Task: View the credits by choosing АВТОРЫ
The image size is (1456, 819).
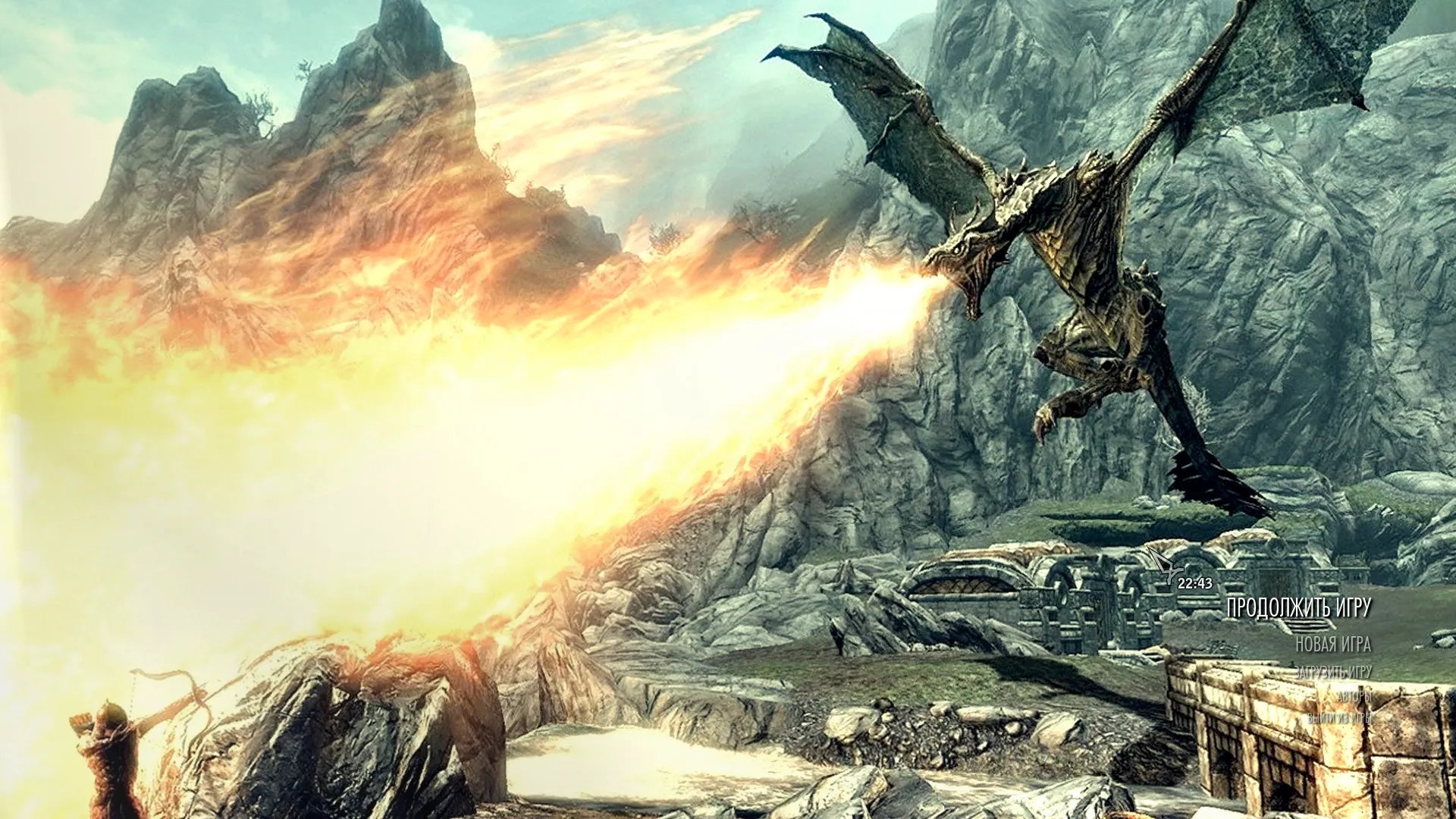Action: (1355, 698)
